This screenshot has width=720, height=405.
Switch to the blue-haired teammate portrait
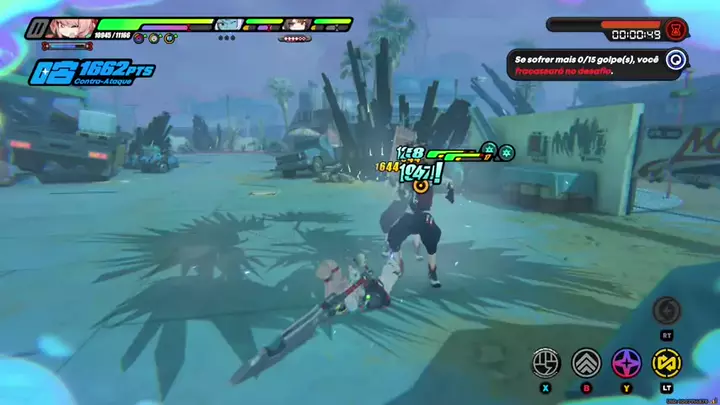(228, 24)
